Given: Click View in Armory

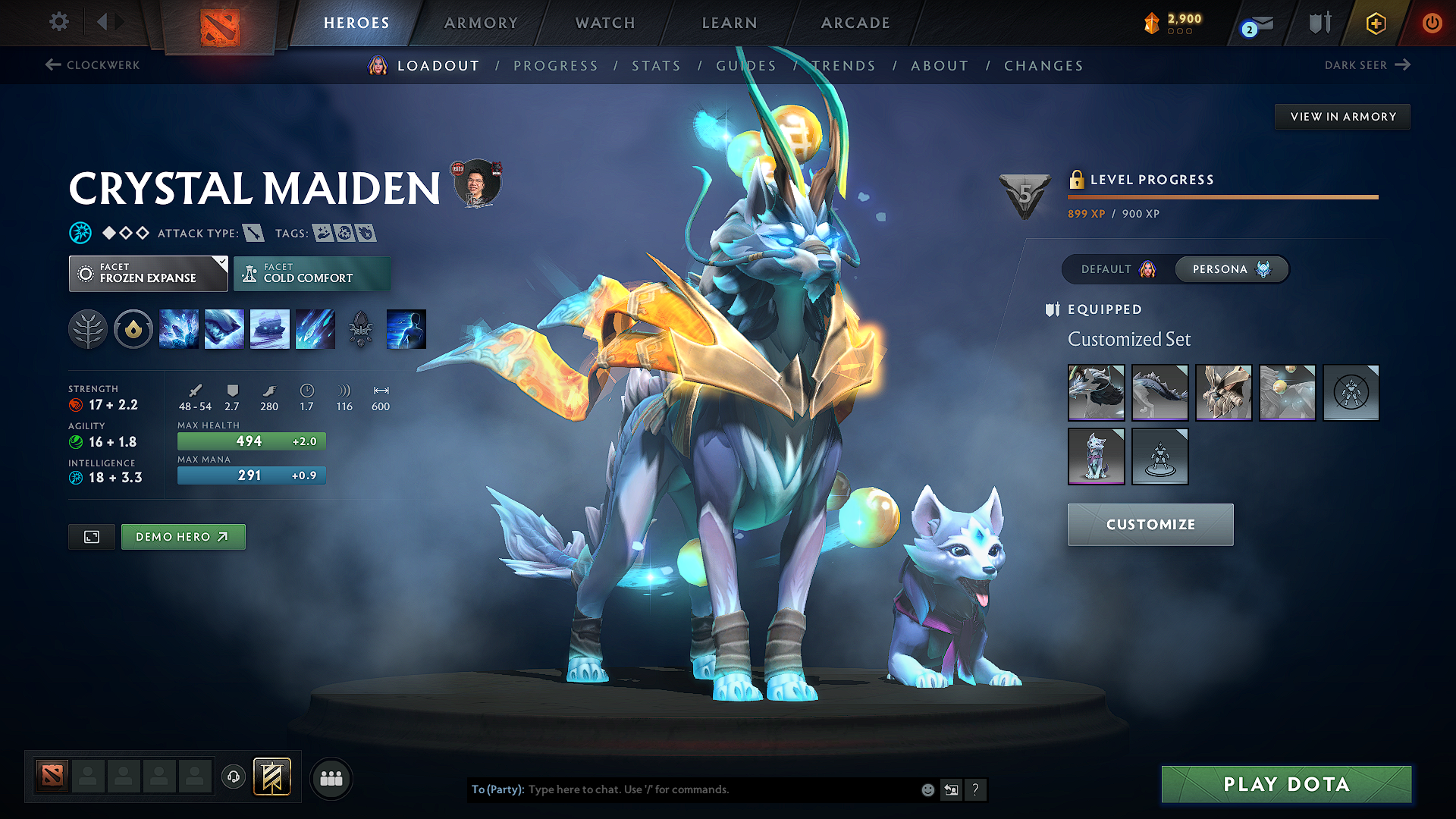Looking at the screenshot, I should click(x=1342, y=116).
